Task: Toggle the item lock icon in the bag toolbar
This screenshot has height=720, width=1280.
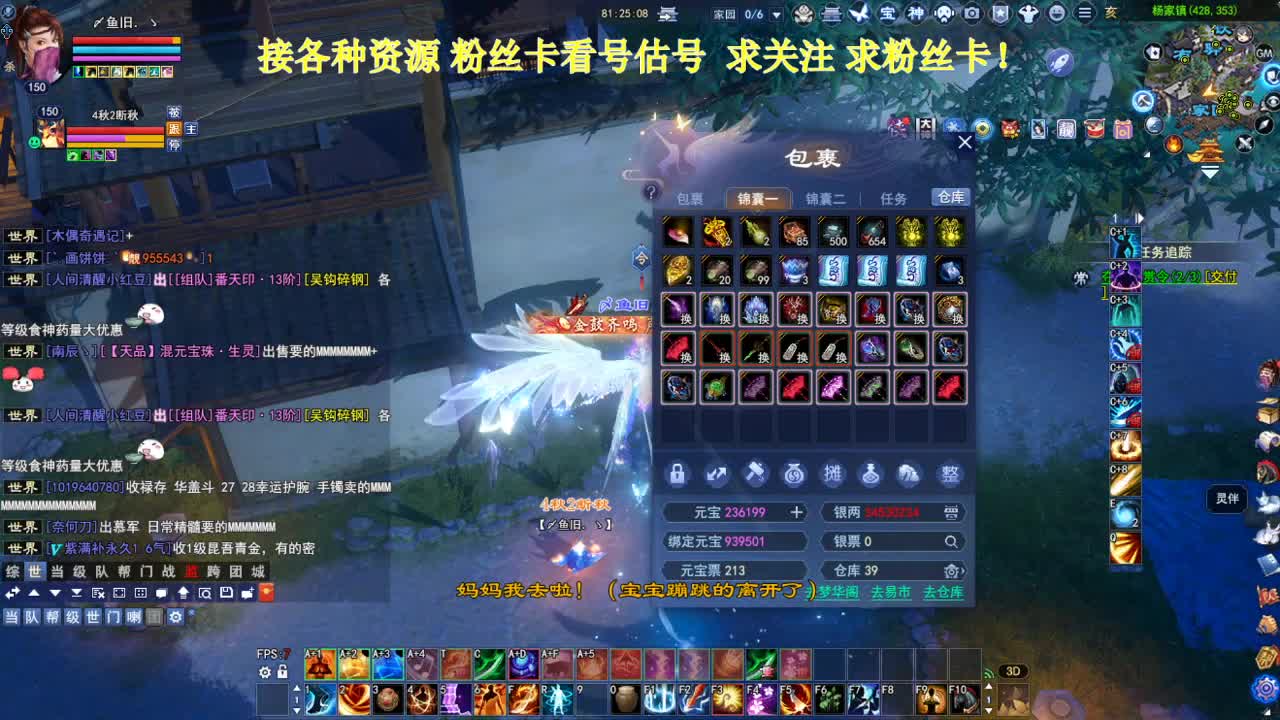Action: coord(677,474)
